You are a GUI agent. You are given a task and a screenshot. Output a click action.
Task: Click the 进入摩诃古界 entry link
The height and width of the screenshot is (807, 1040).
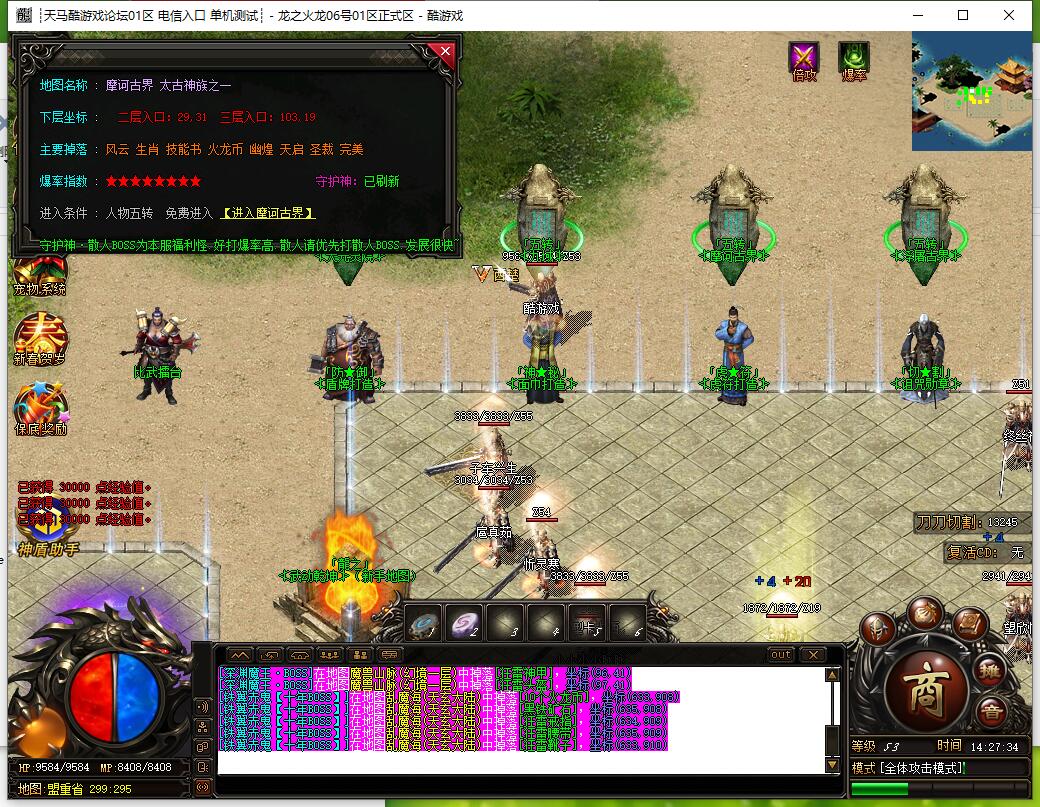[x=268, y=213]
